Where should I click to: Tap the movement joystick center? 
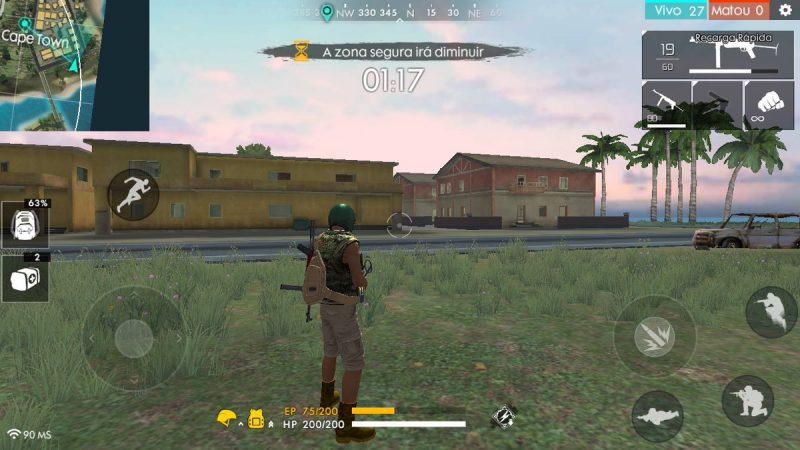coord(133,339)
